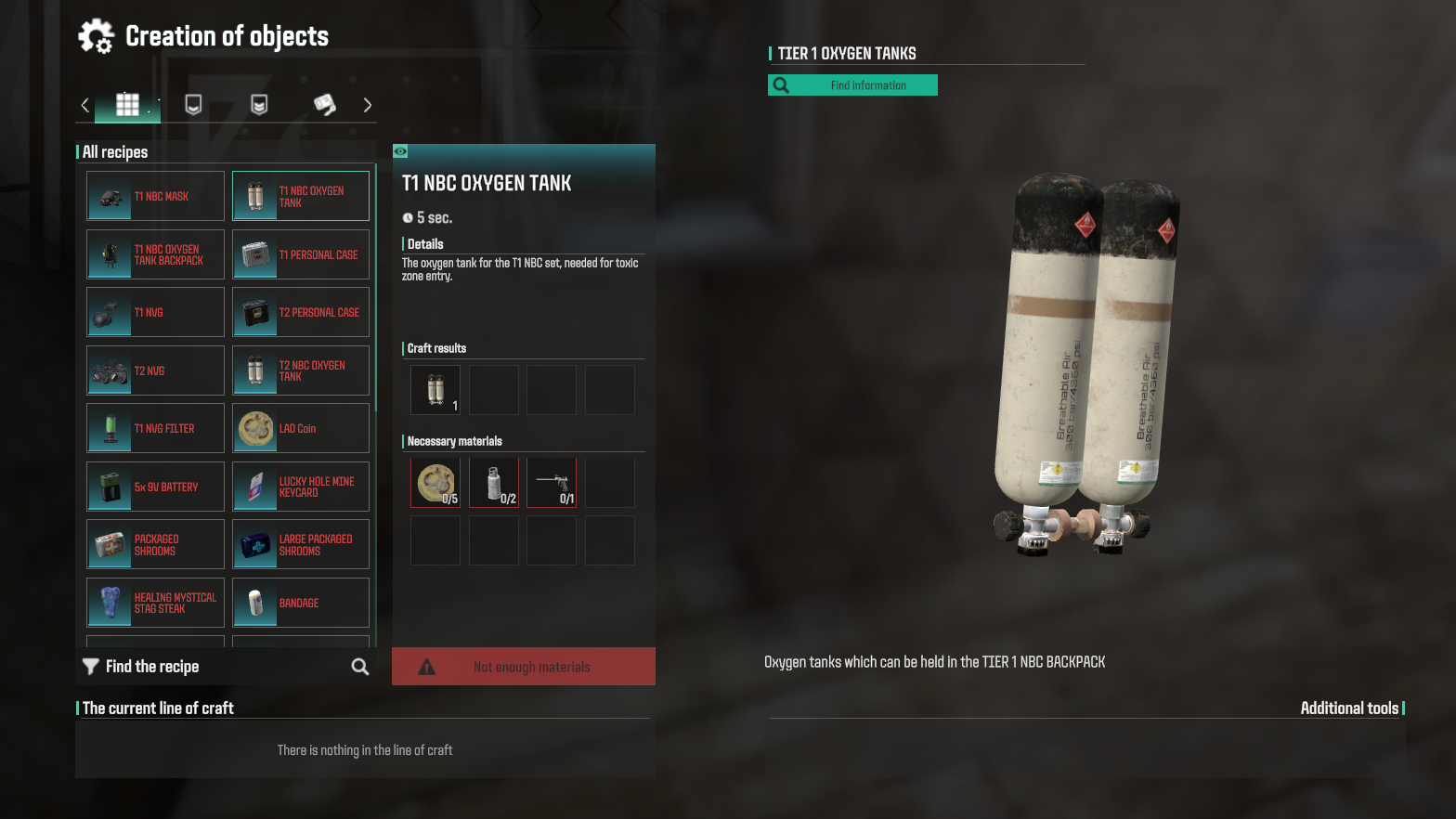Pick the T1 NVG recipe
The width and height of the screenshot is (1456, 819).
pos(156,313)
